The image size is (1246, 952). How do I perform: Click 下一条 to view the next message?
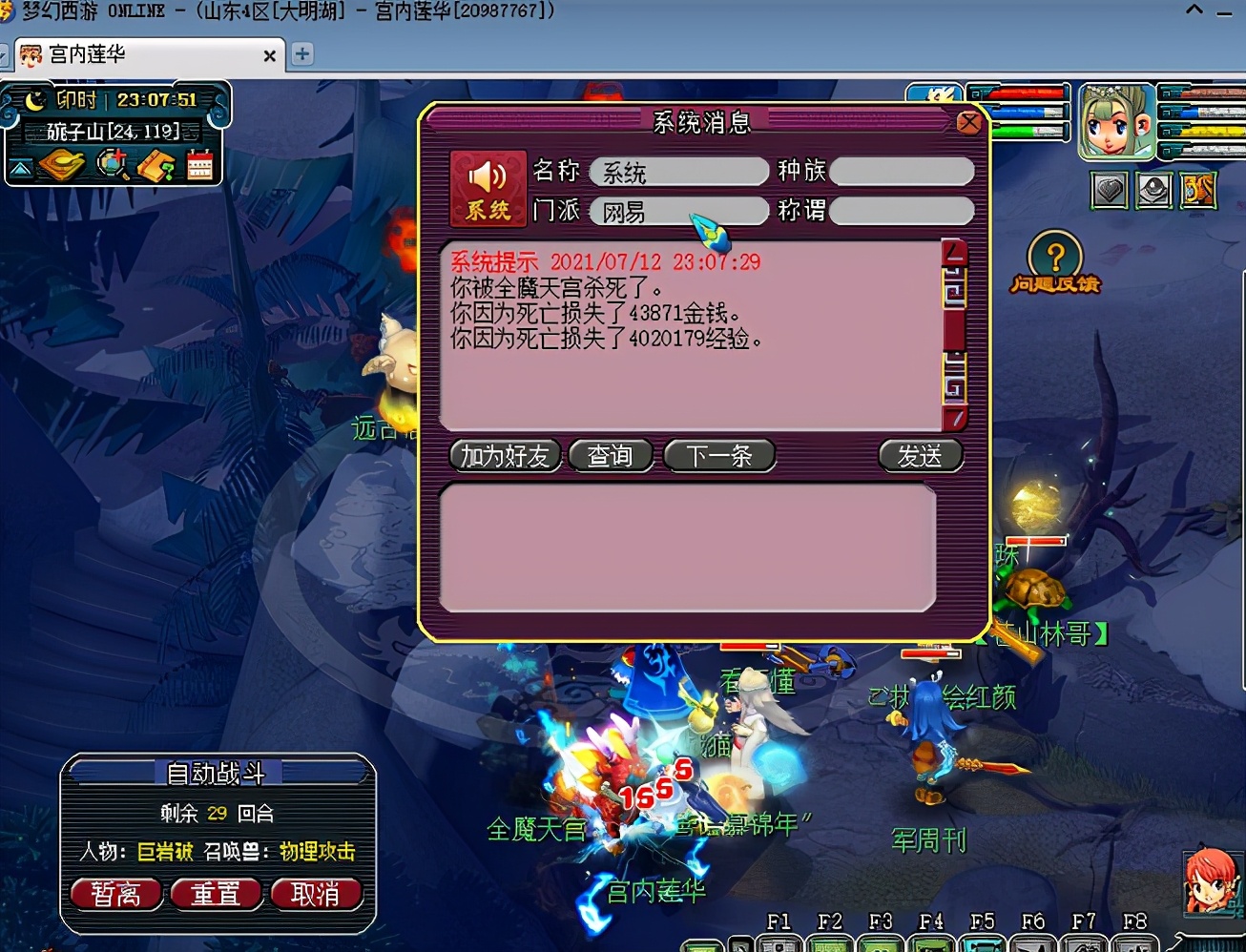[720, 456]
